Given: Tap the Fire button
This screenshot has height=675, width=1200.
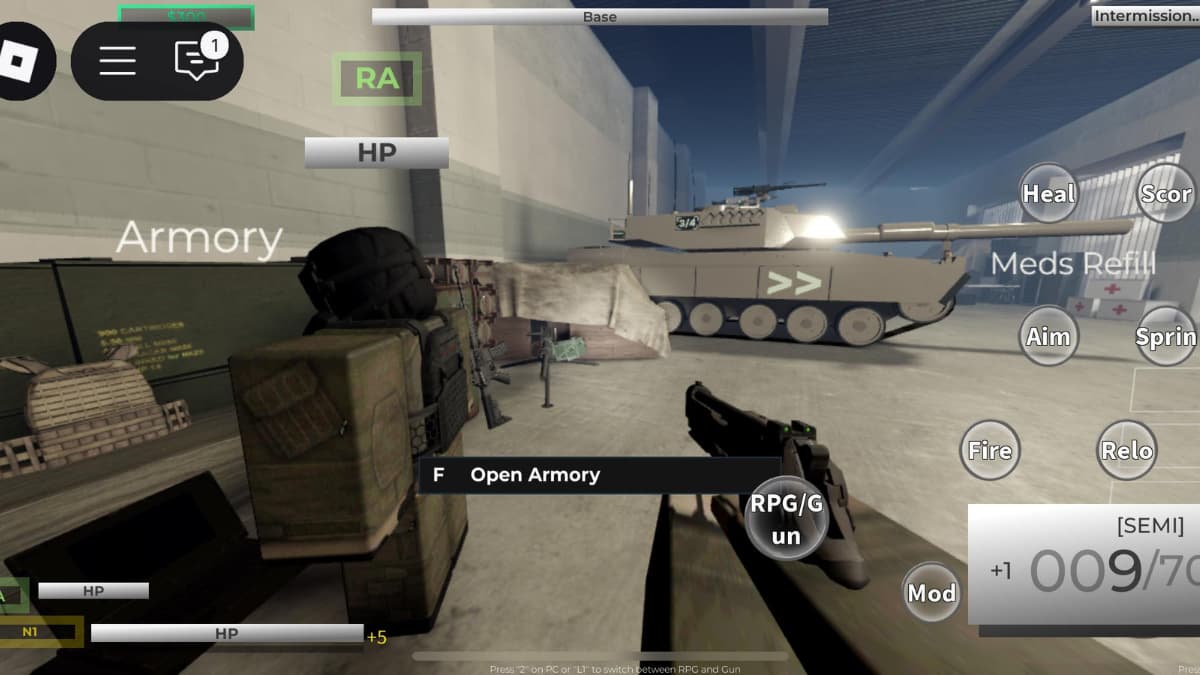Looking at the screenshot, I should tap(990, 450).
